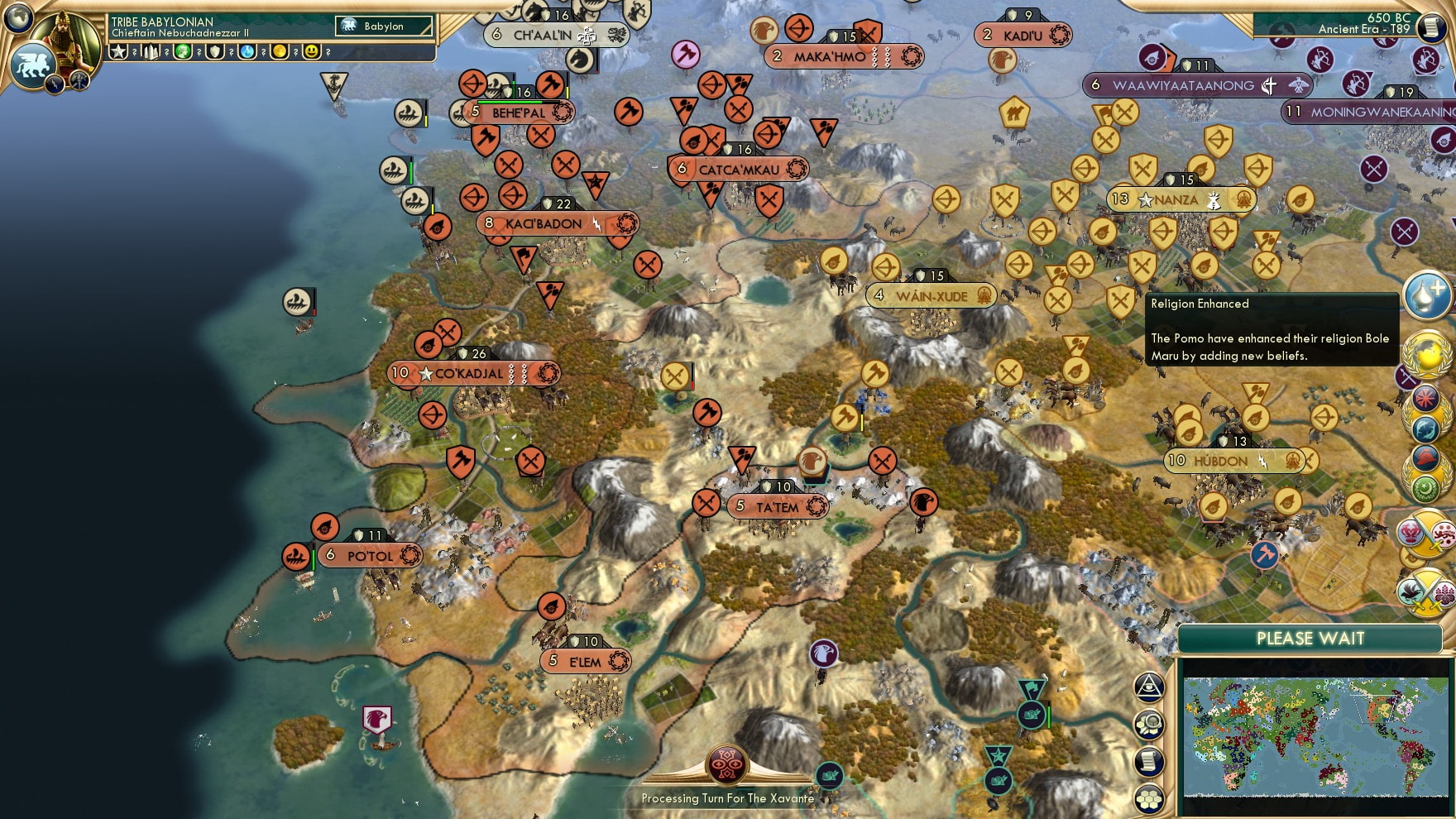Open the white star score icon
1456x819 pixels.
pyautogui.click(x=119, y=52)
